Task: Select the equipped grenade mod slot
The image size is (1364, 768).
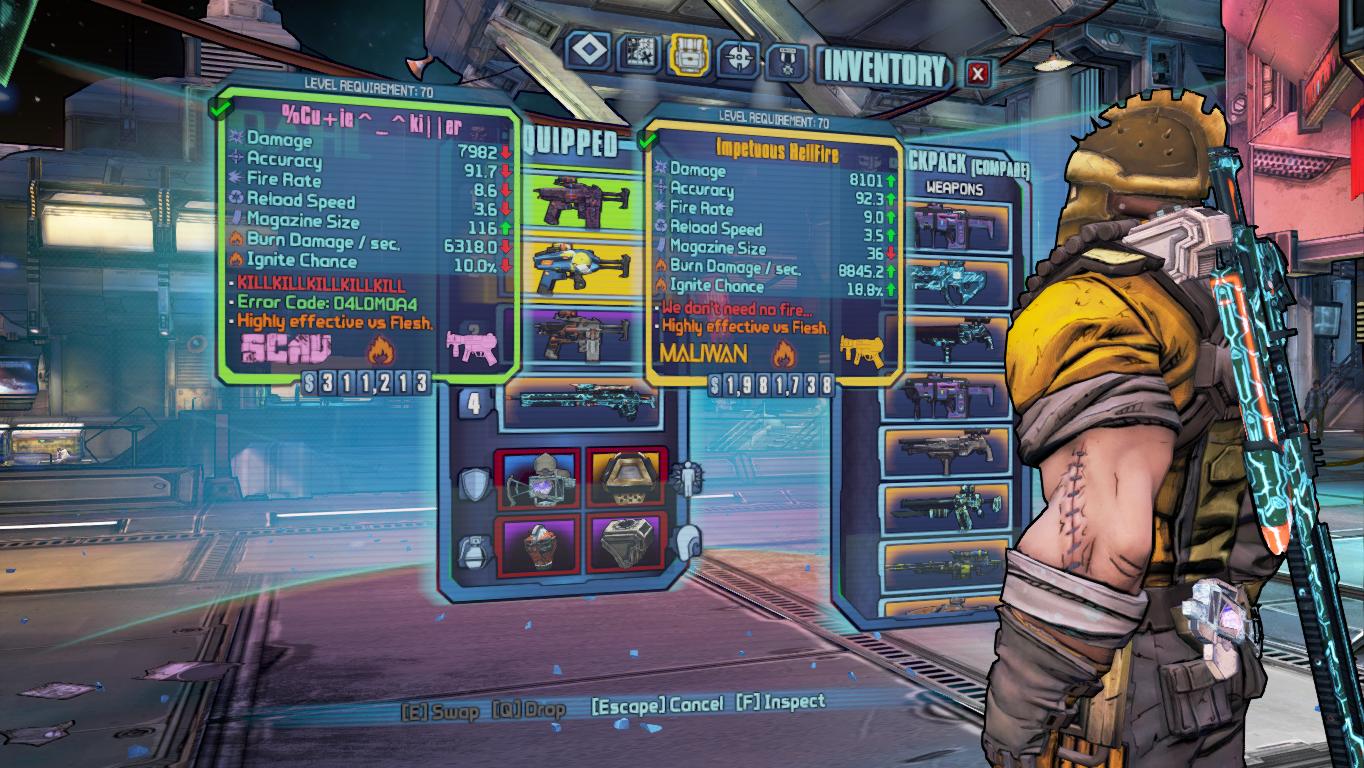Action: [539, 543]
